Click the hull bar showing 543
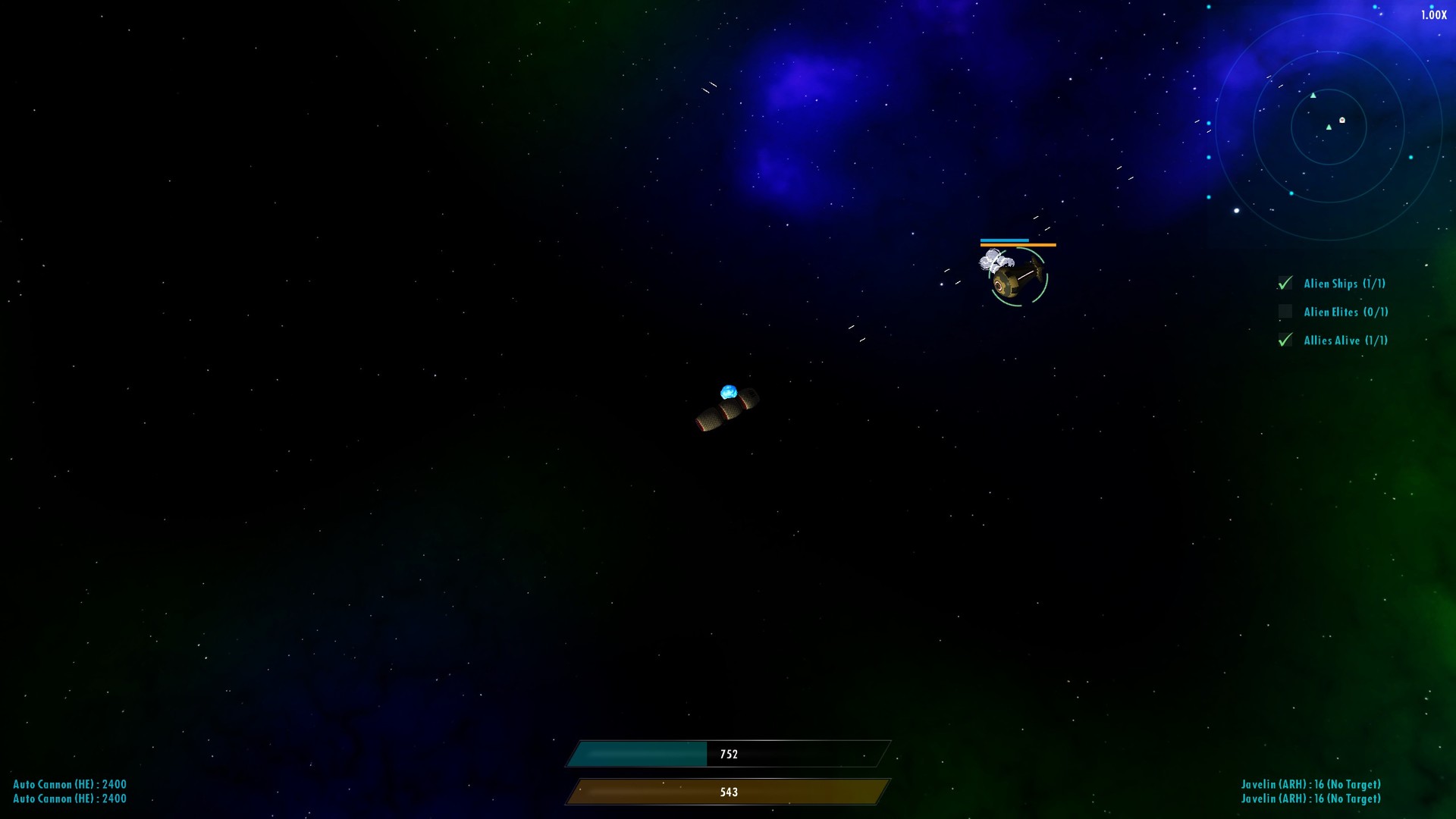 pyautogui.click(x=728, y=791)
